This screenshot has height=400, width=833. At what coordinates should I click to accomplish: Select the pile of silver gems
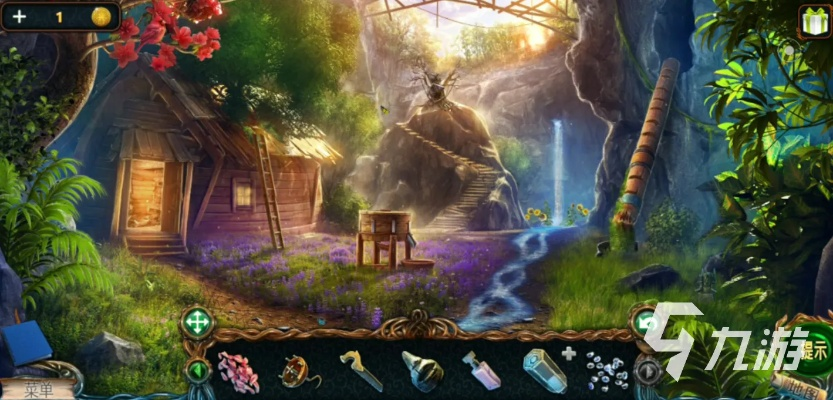(606, 372)
